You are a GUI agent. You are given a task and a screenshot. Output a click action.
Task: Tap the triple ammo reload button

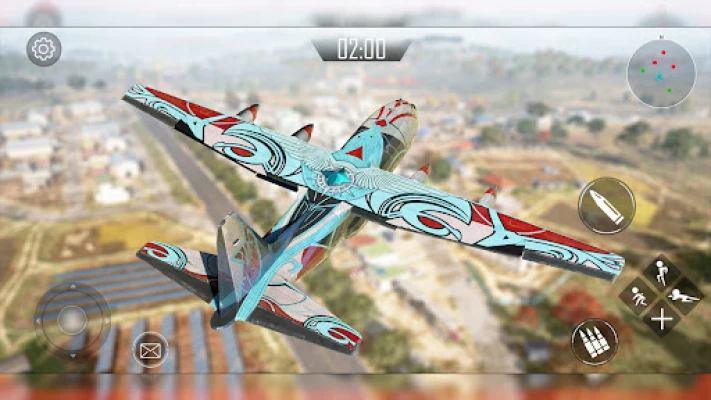coord(594,342)
